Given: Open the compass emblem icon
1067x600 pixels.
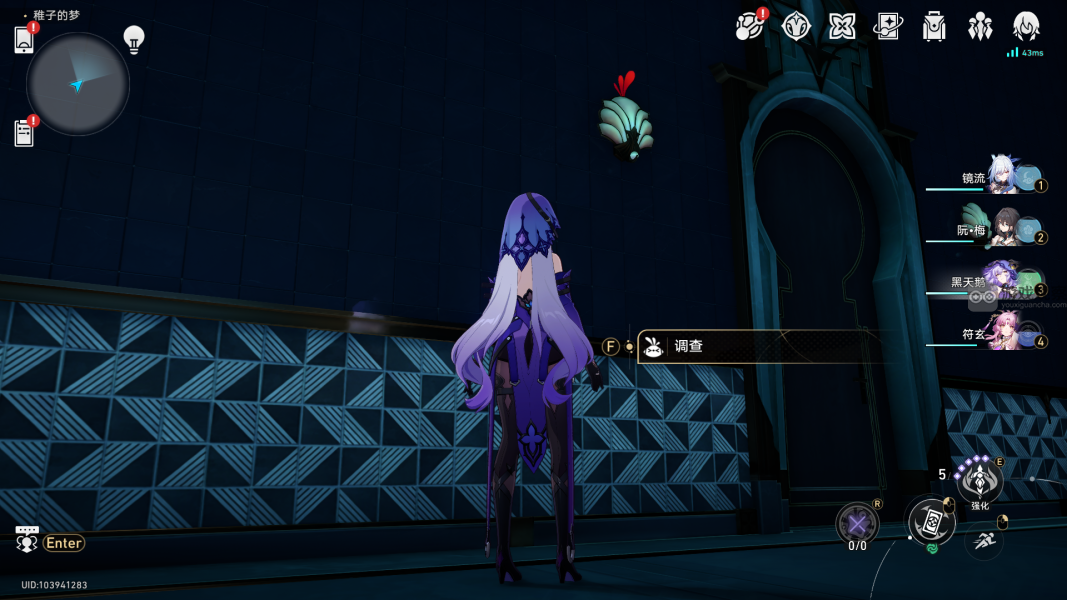Looking at the screenshot, I should 796,27.
